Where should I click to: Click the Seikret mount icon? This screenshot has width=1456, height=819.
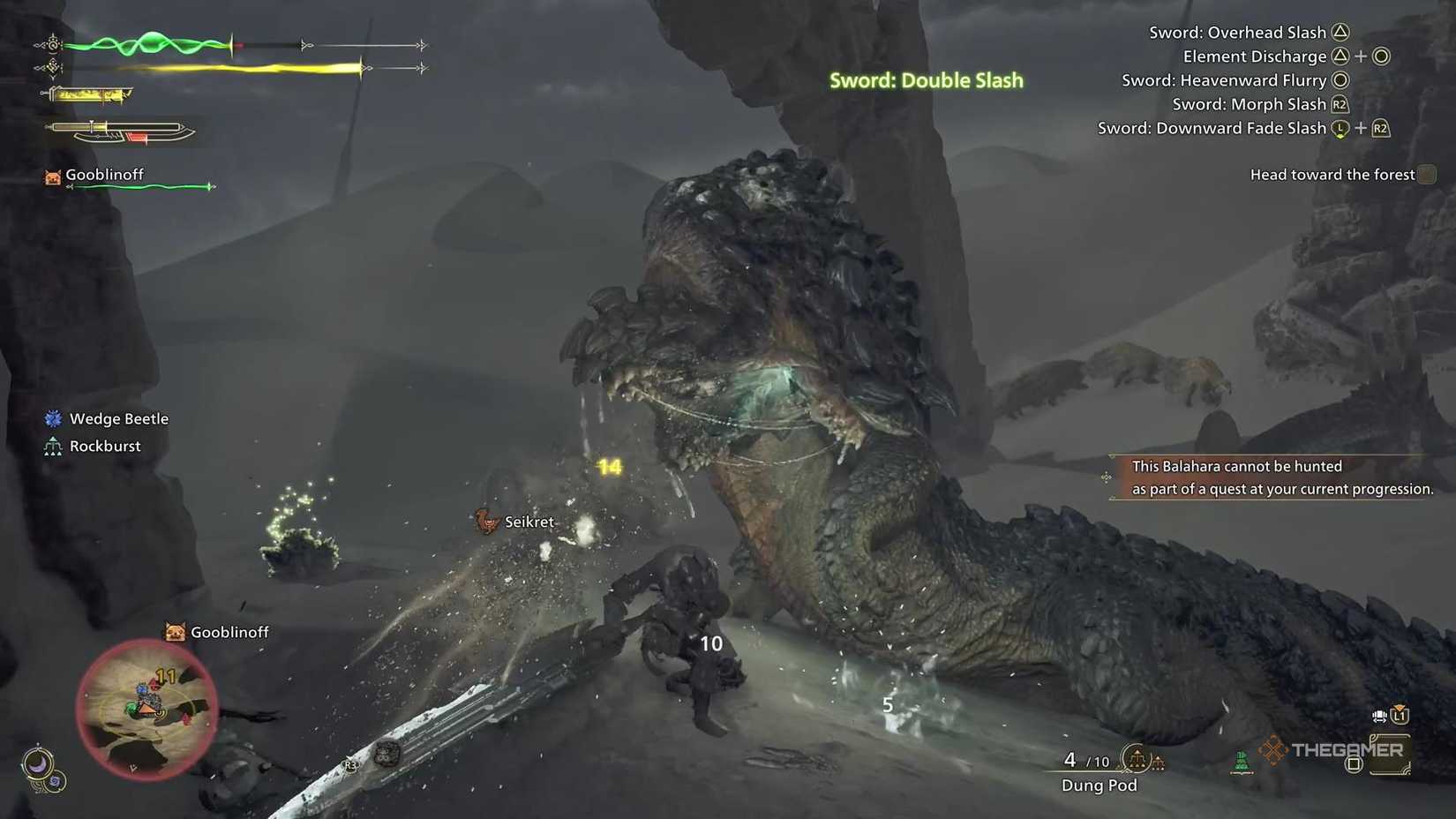point(484,521)
